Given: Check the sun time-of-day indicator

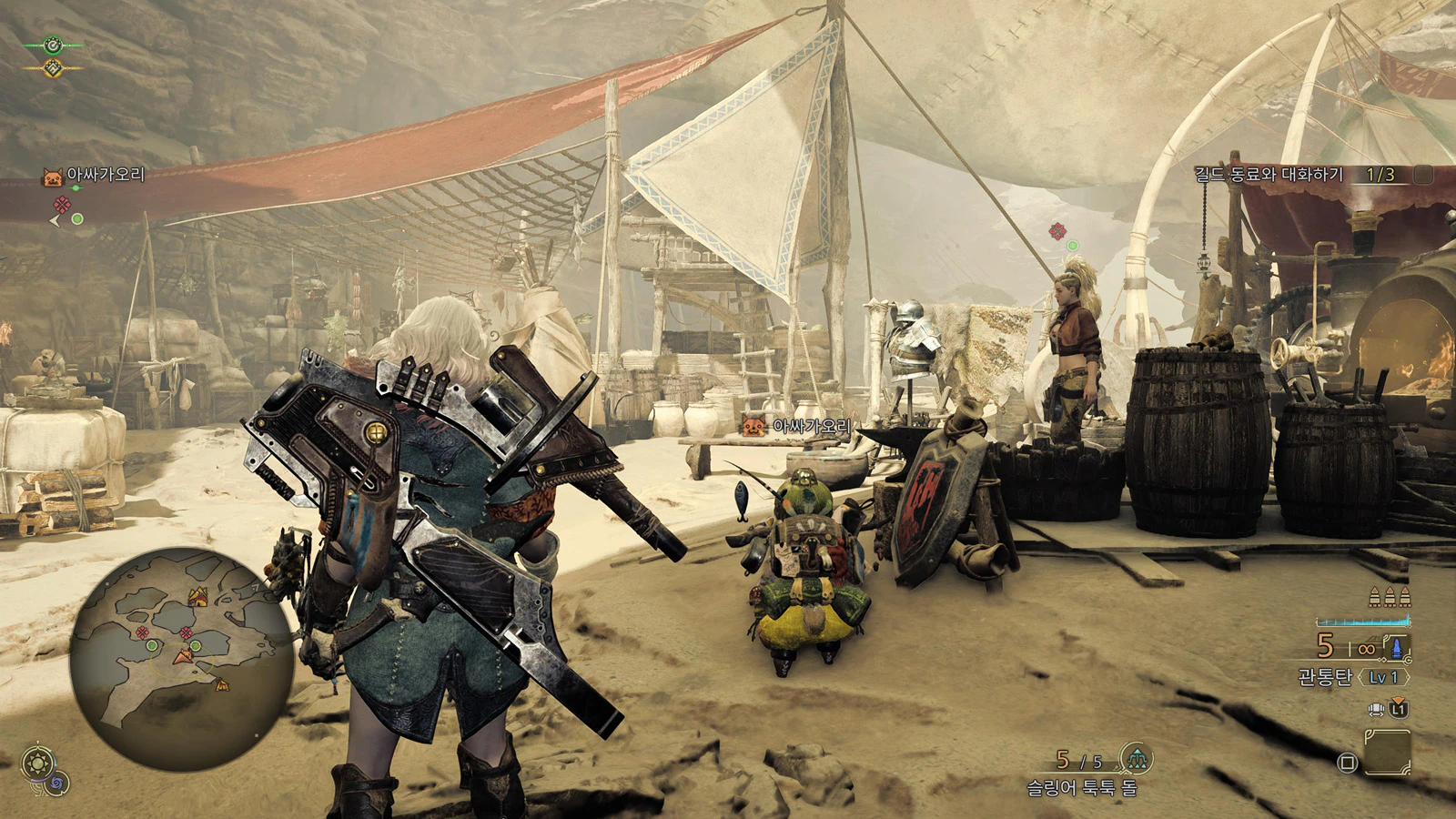Looking at the screenshot, I should pyautogui.click(x=38, y=763).
